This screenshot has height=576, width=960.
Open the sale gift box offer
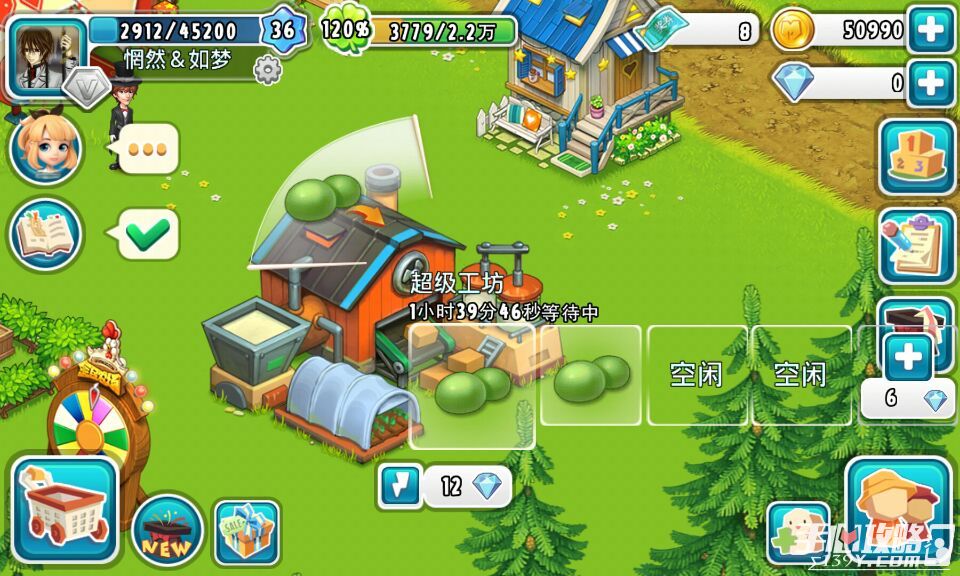[247, 530]
